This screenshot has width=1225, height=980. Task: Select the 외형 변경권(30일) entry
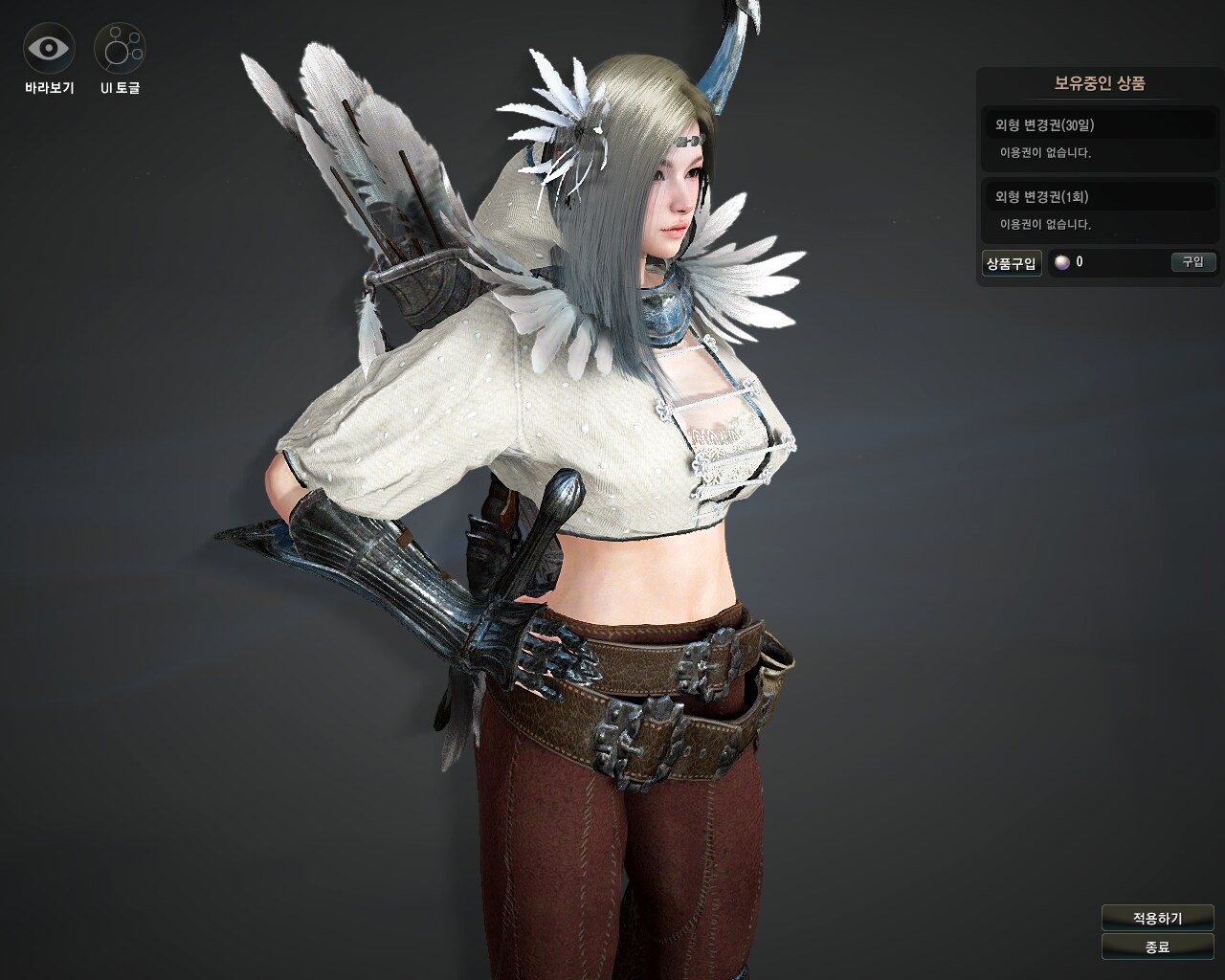click(x=1099, y=125)
